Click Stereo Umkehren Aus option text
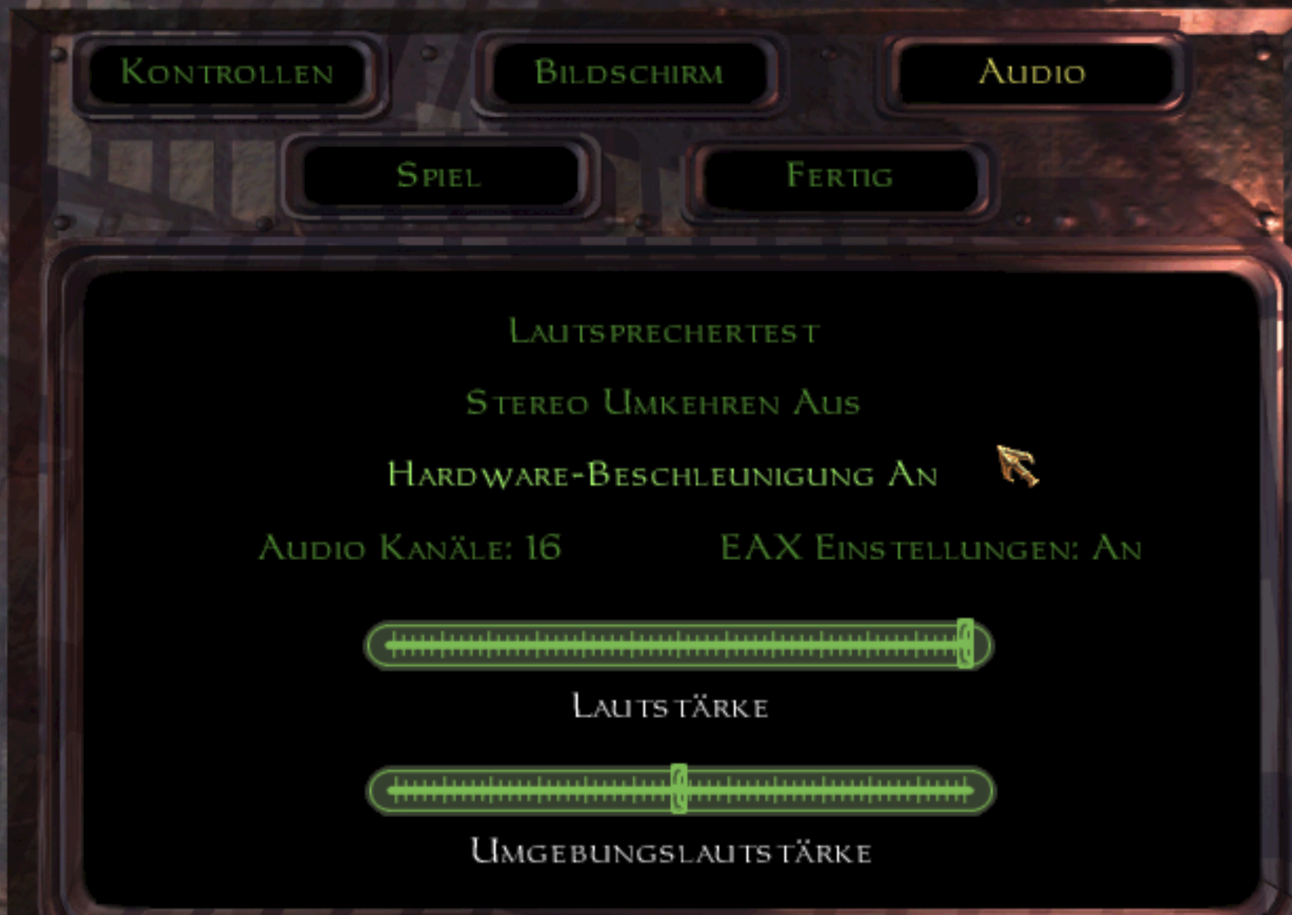The width and height of the screenshot is (1292, 915). (666, 403)
